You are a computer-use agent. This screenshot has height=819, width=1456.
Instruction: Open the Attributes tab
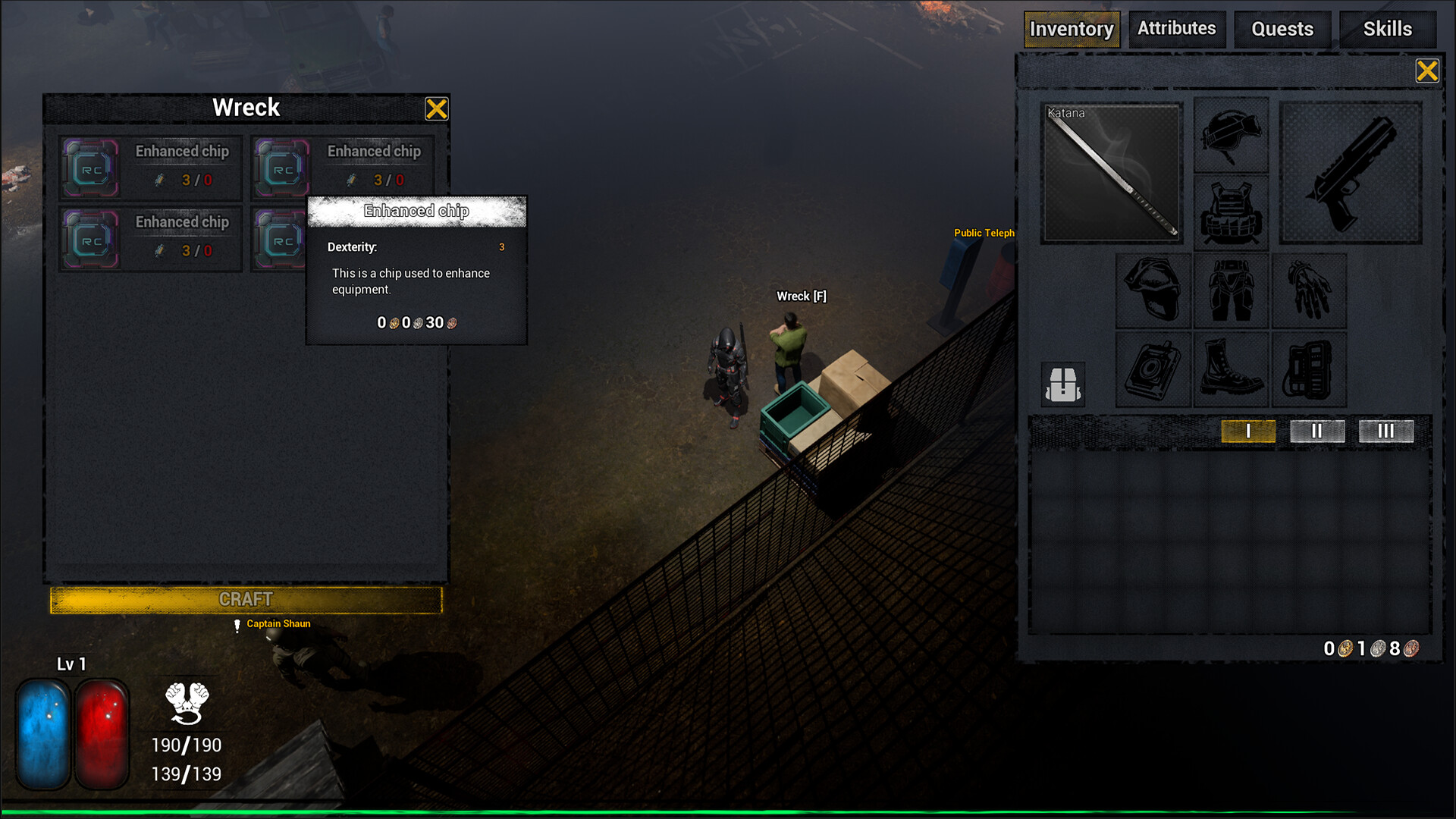click(1177, 29)
